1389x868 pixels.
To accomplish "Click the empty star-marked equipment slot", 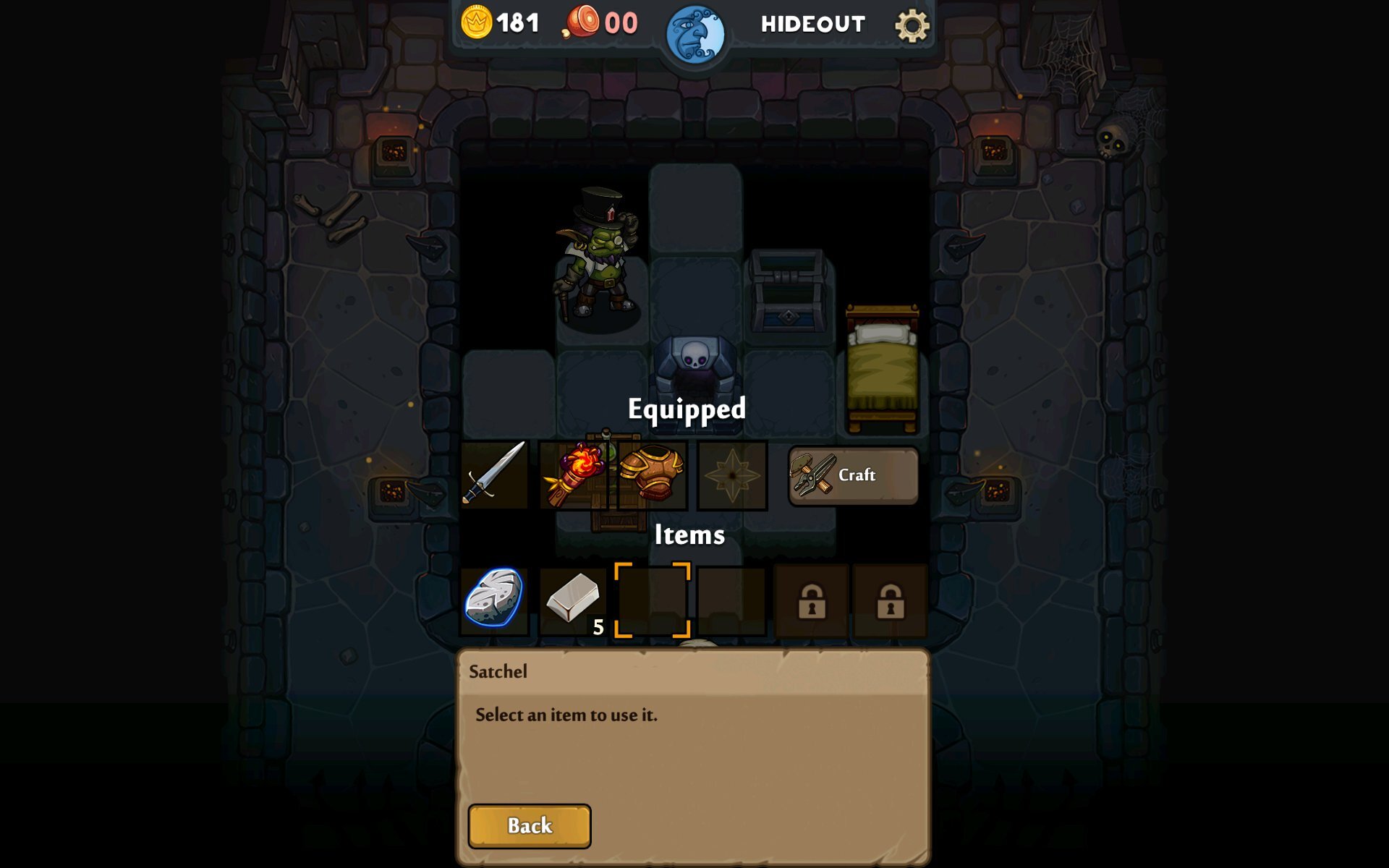I will (733, 475).
